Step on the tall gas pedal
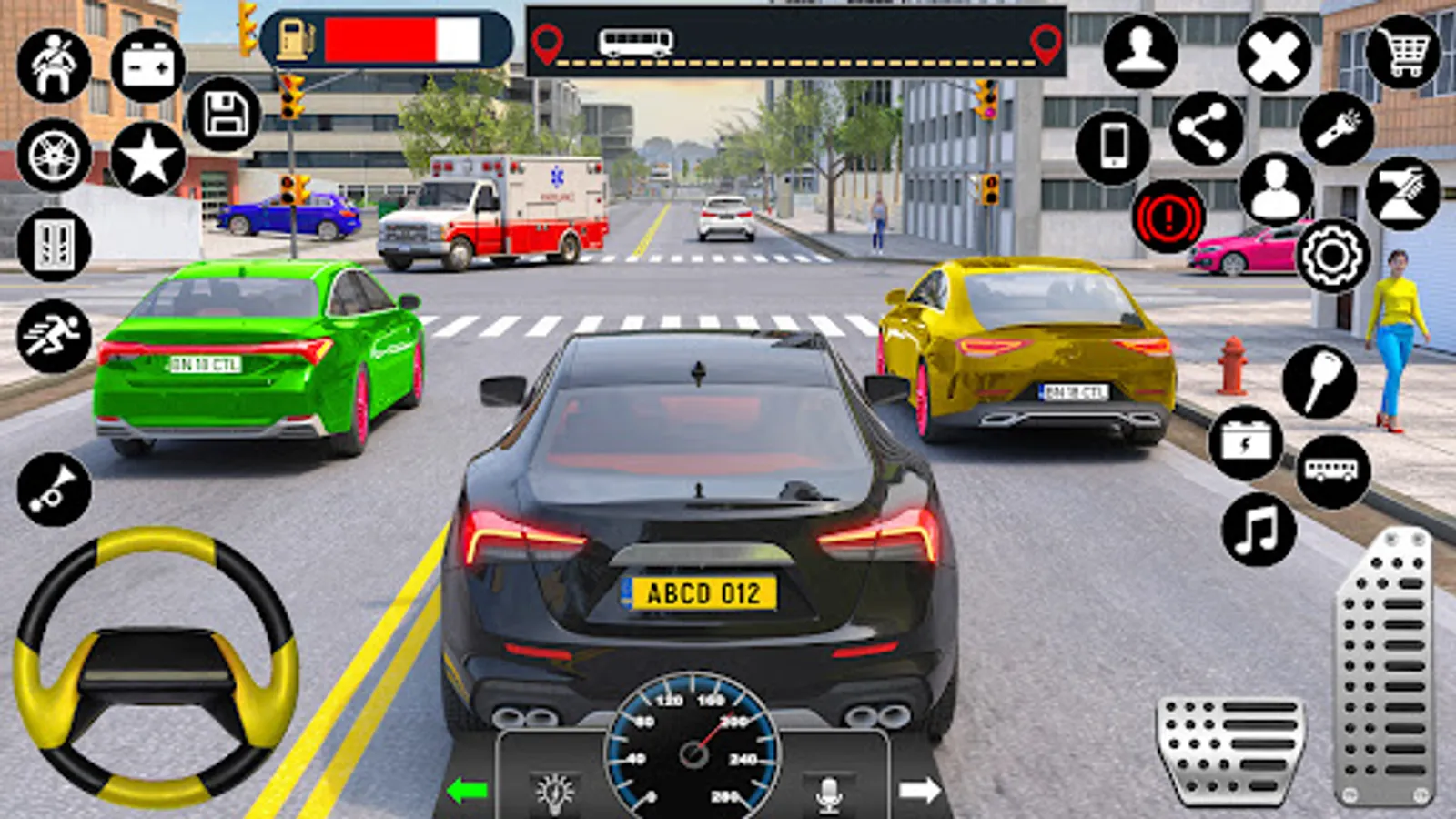Screen dimensions: 1456x819 coord(1385,669)
